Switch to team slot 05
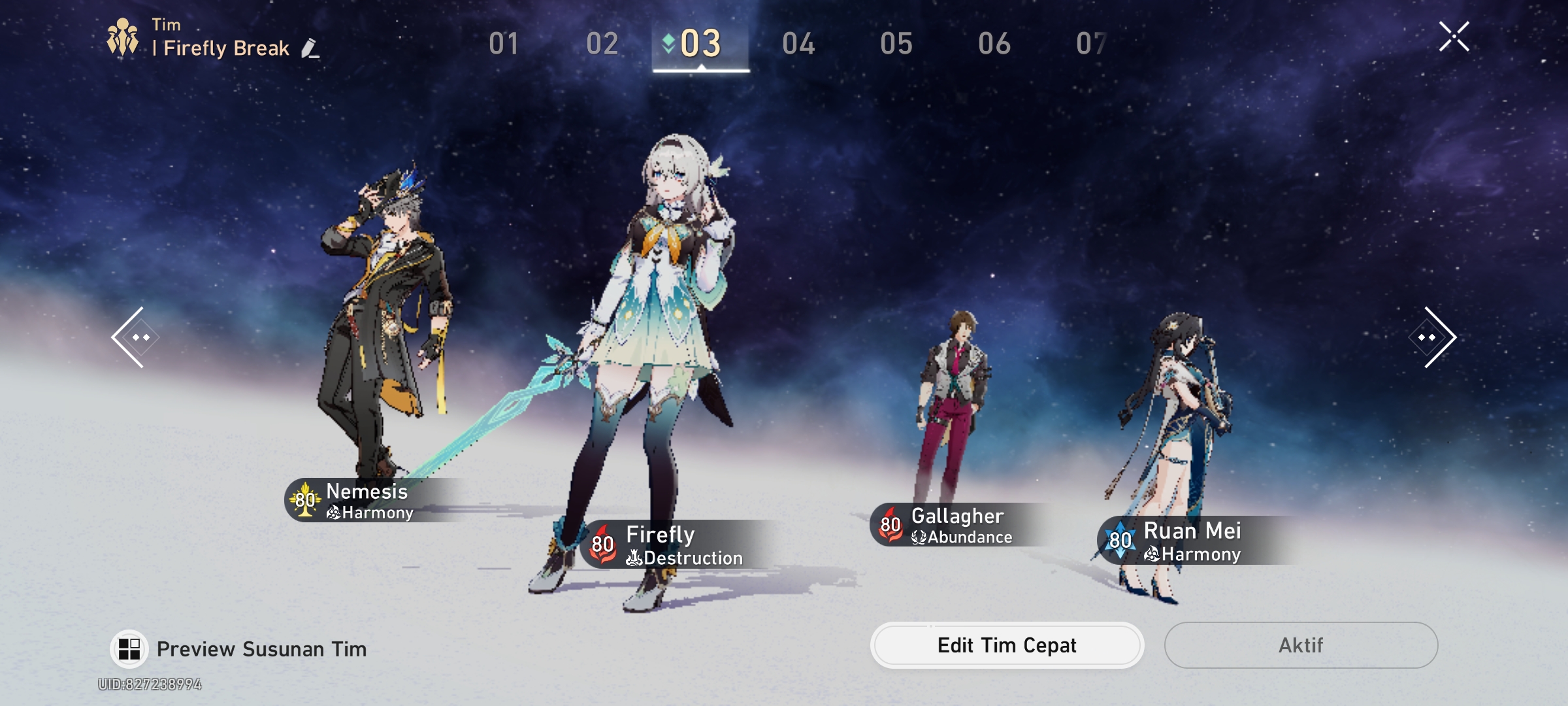 [x=897, y=43]
